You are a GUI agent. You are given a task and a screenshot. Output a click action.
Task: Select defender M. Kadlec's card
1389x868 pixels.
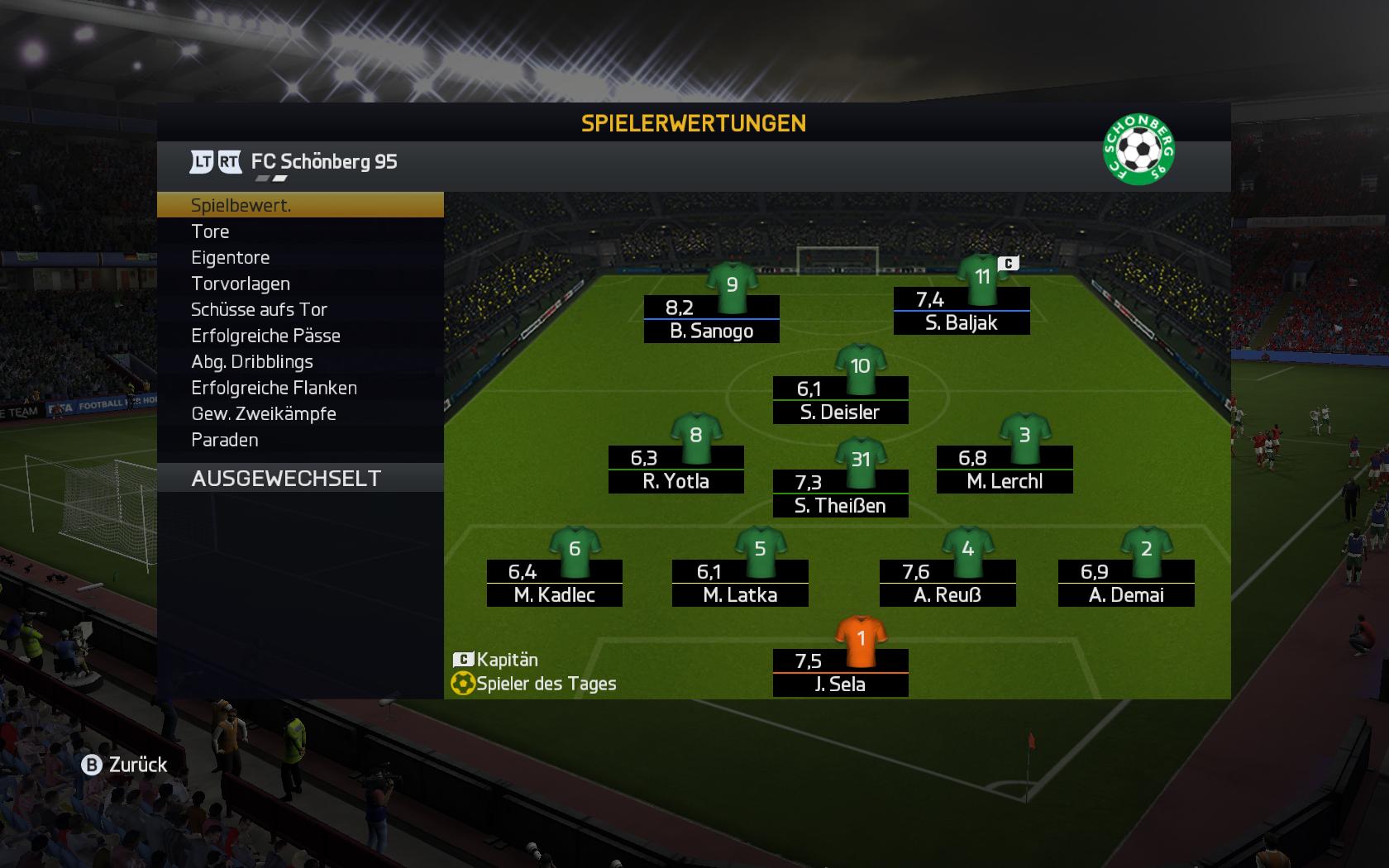coord(555,584)
